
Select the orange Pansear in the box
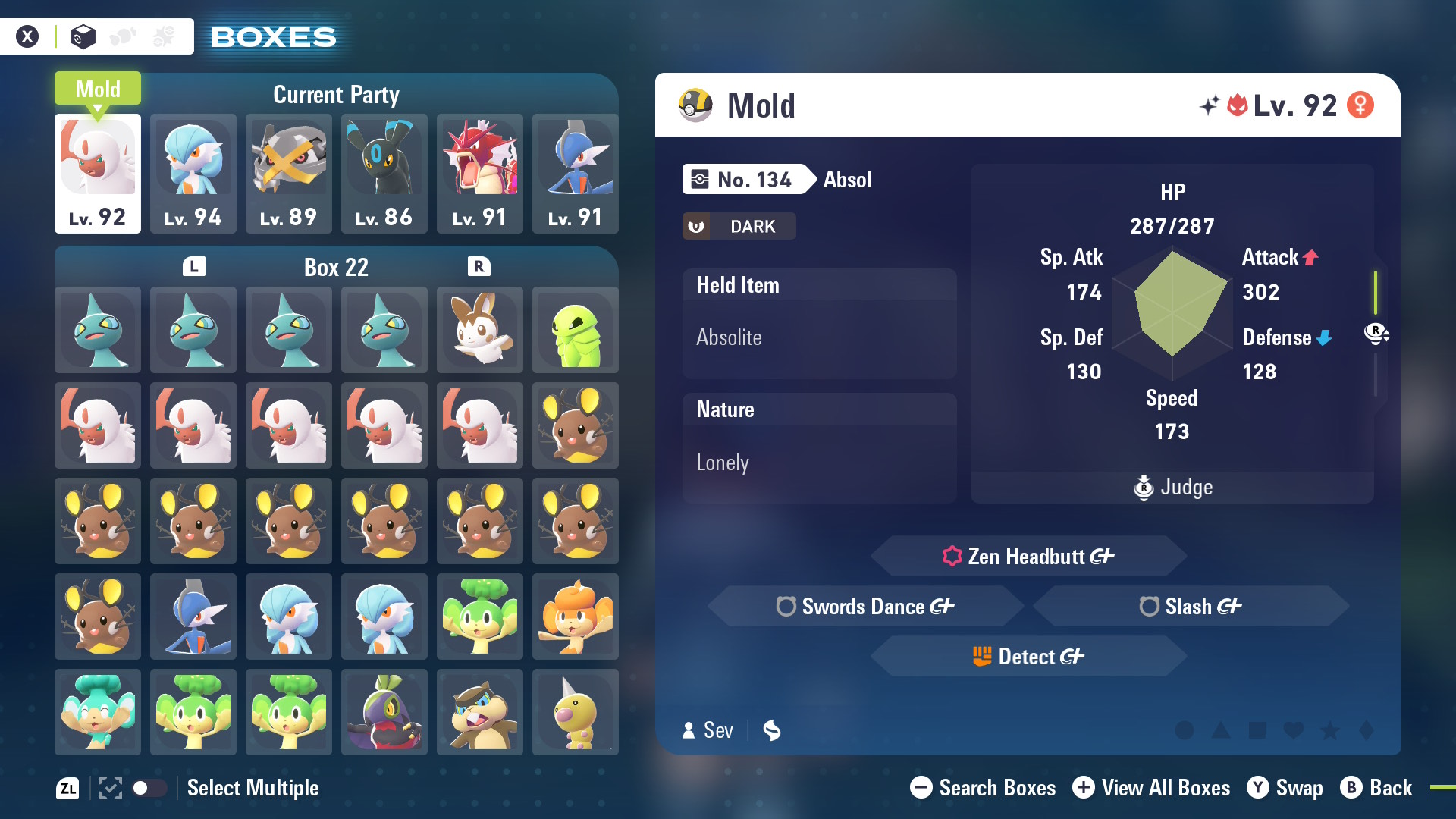[x=576, y=617]
